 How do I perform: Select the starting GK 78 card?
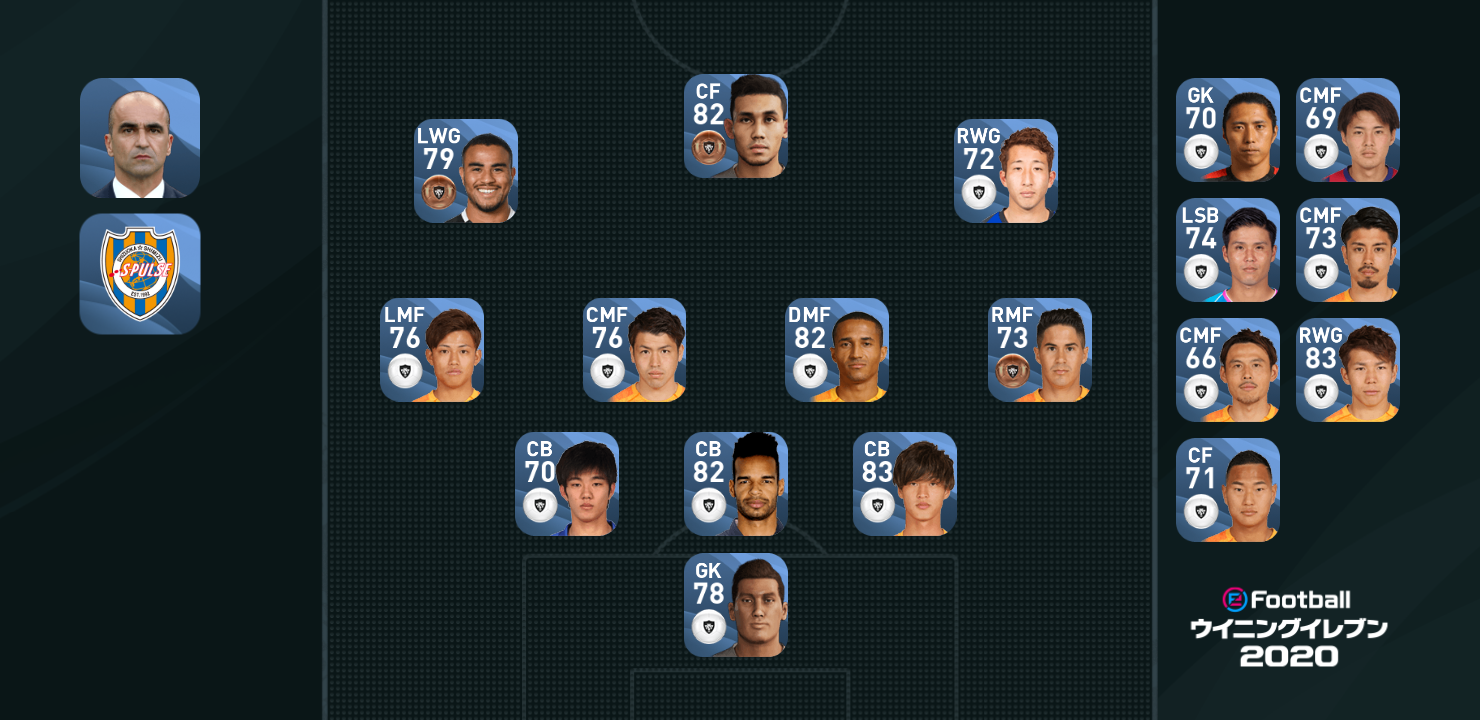click(x=735, y=605)
